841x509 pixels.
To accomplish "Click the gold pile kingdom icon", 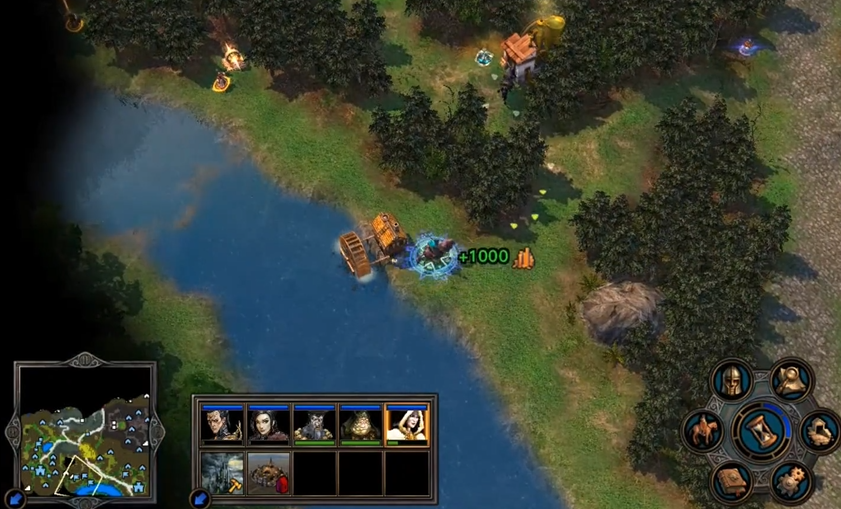I will pos(820,431).
